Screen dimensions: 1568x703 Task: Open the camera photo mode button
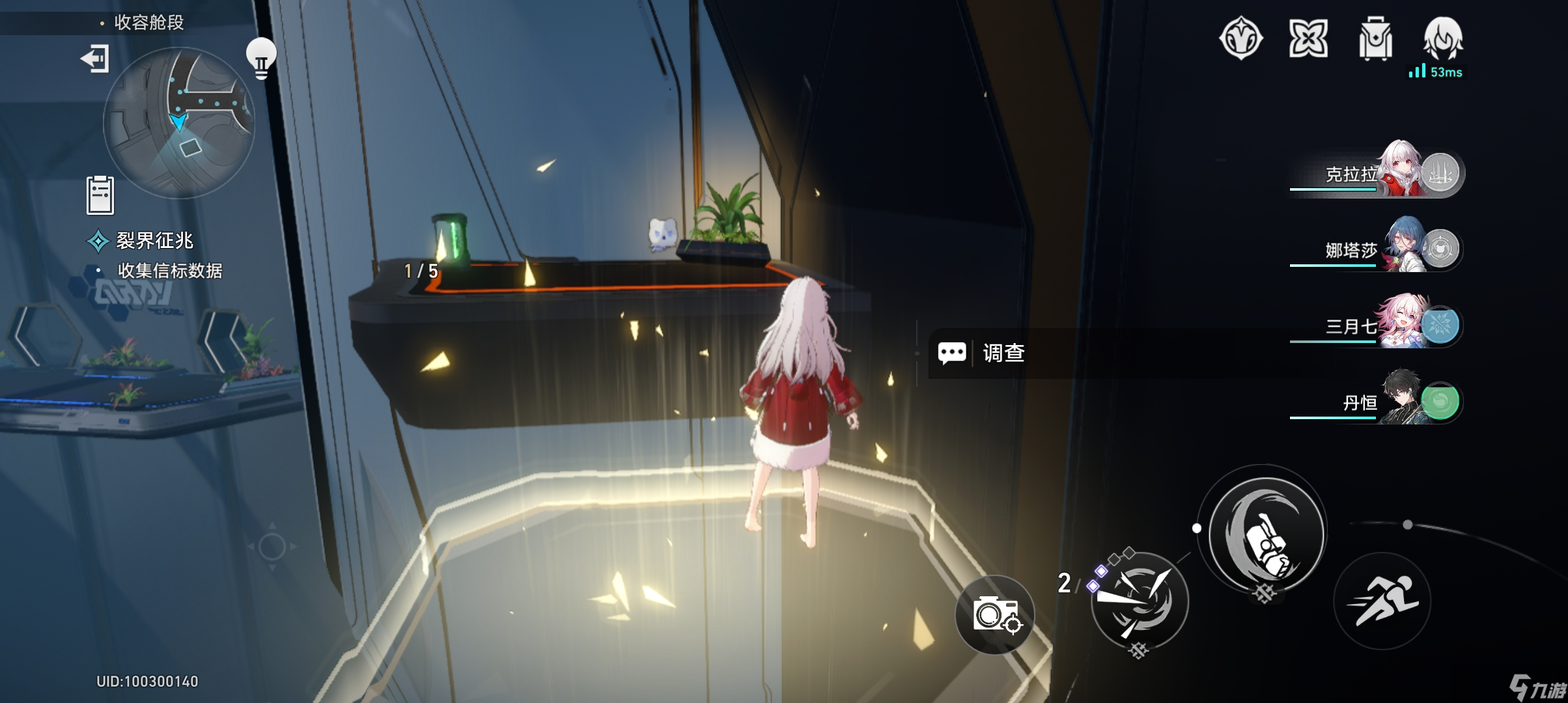[995, 614]
